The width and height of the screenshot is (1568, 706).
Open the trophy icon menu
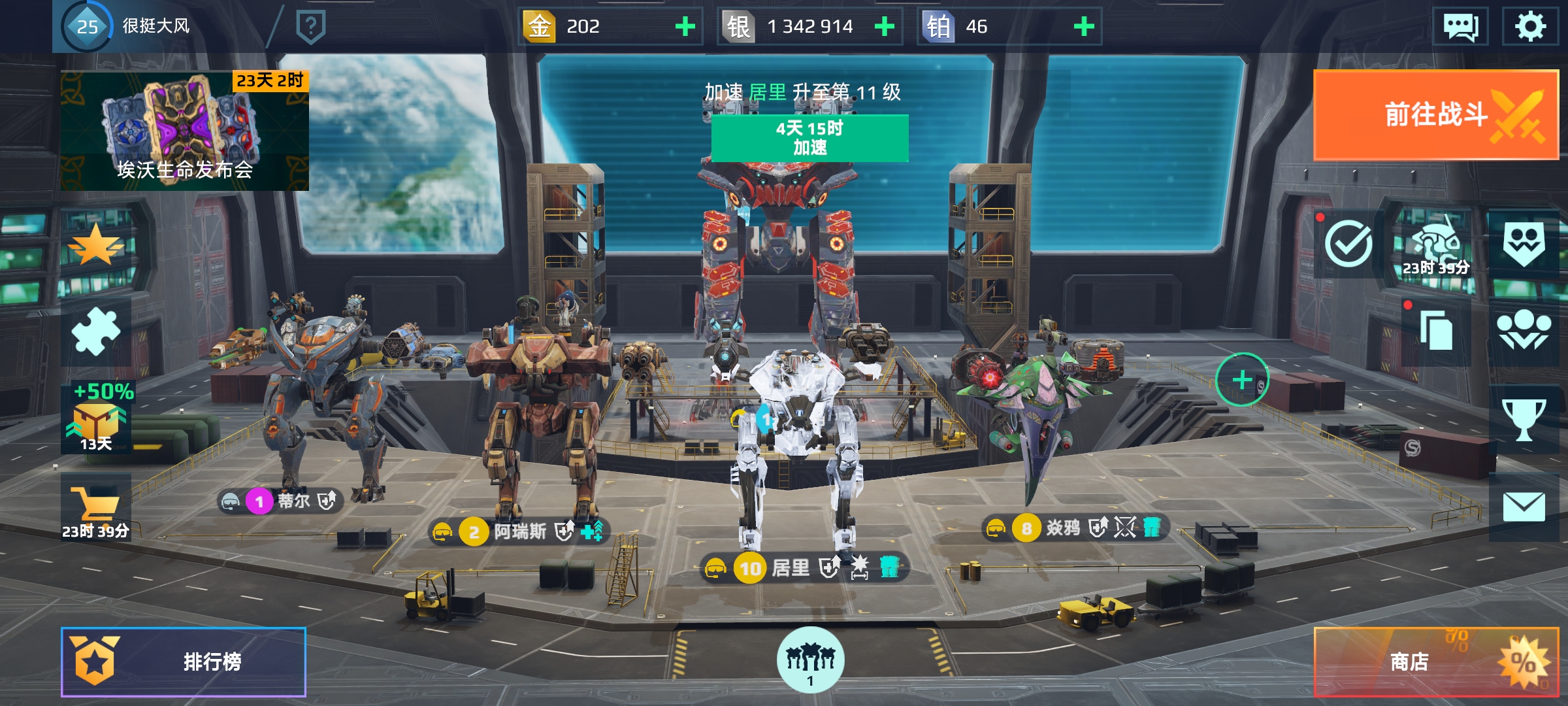point(1524,419)
